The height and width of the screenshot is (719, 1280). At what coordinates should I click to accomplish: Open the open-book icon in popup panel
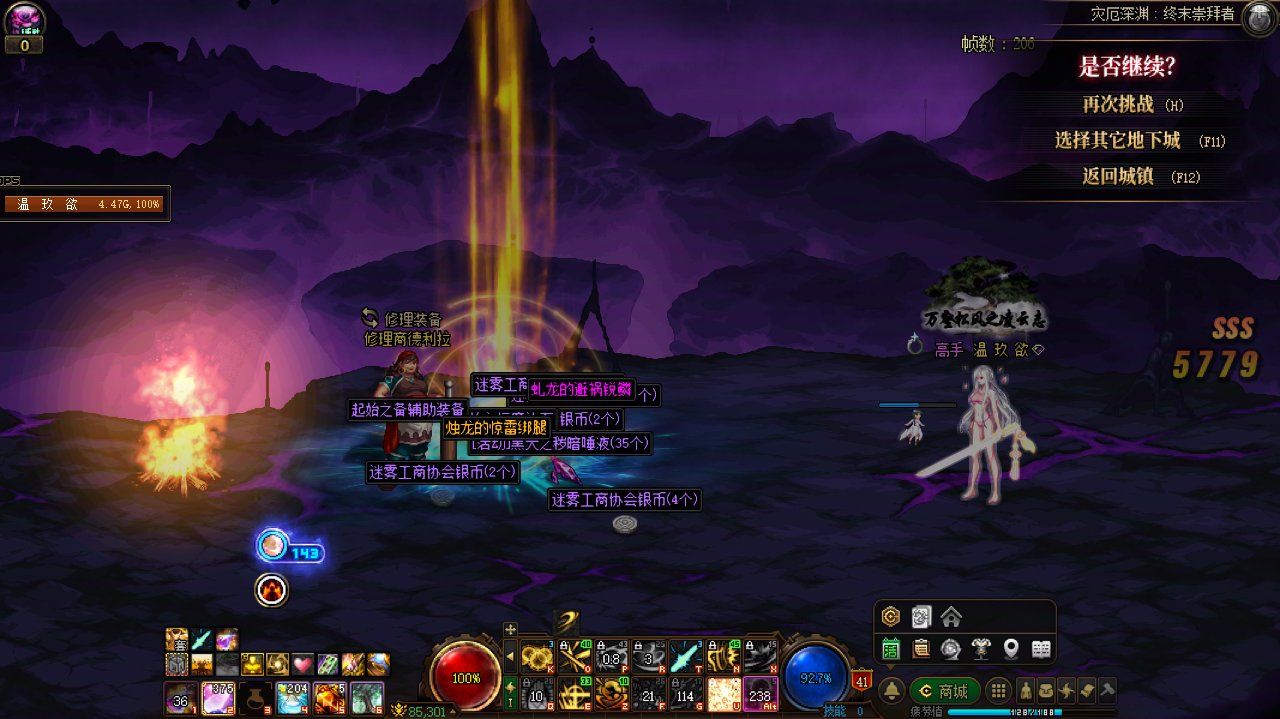pos(1041,649)
